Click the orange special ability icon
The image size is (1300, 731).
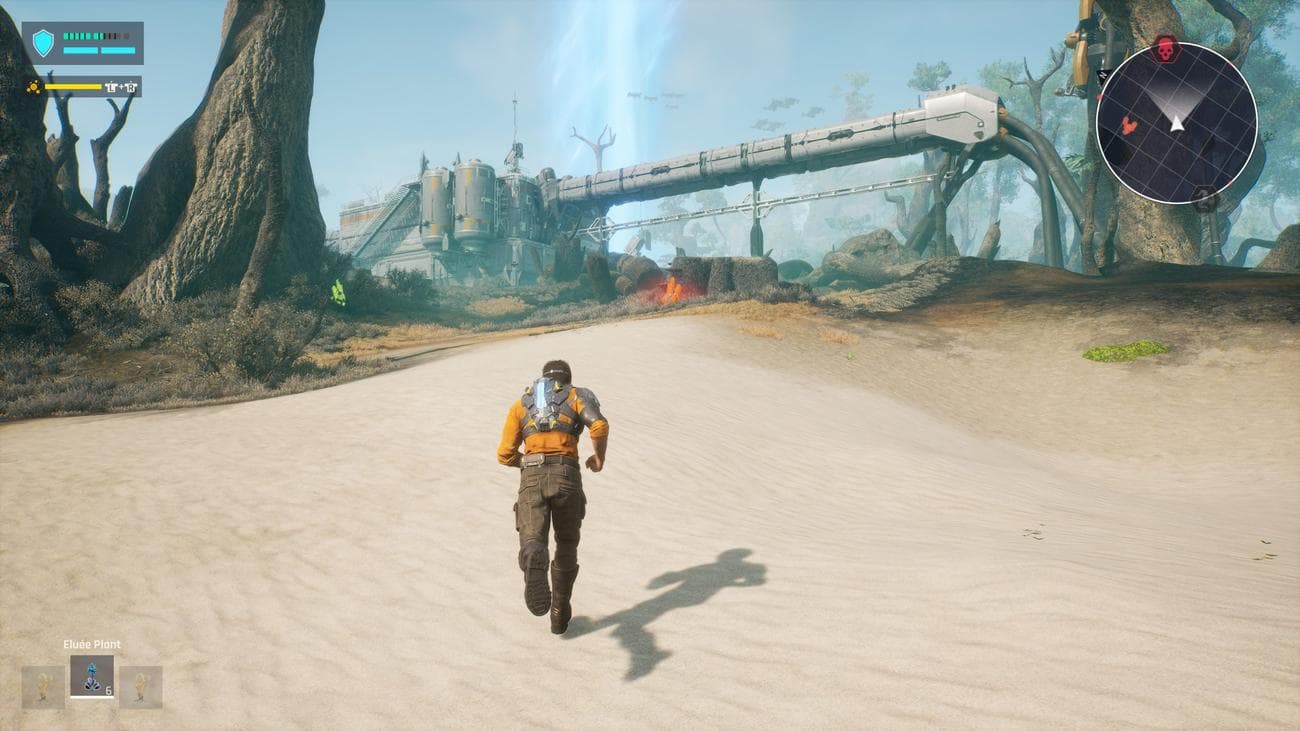coord(34,87)
